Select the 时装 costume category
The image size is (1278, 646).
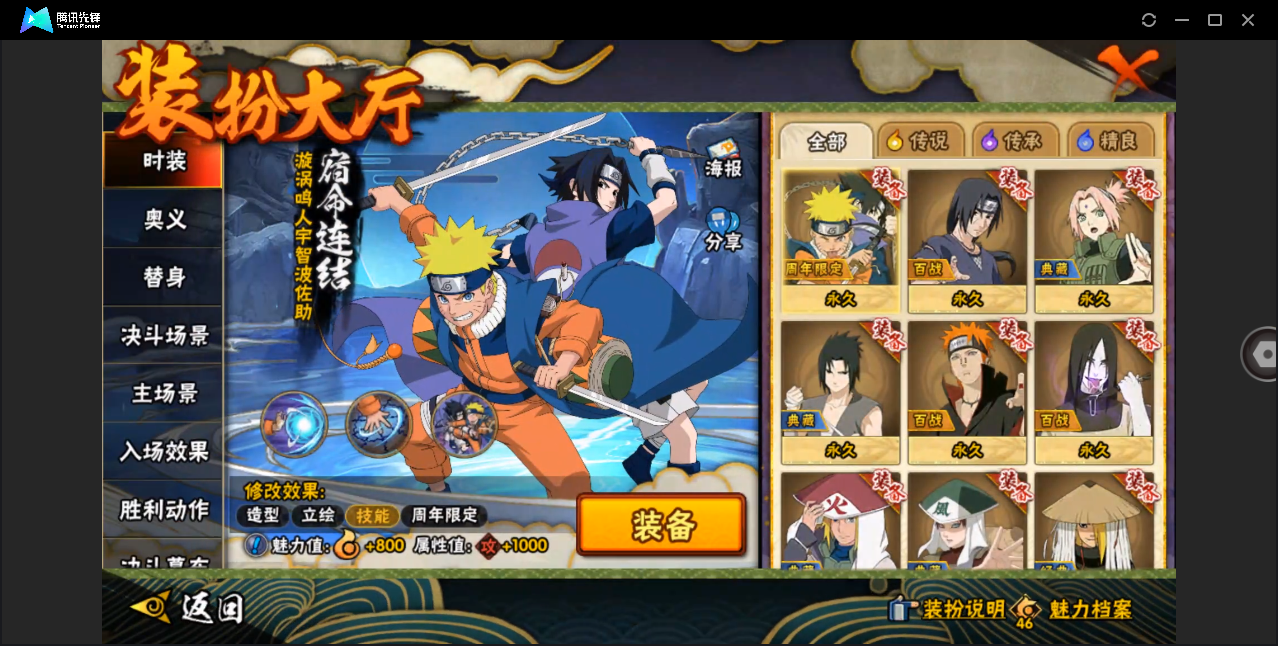click(163, 161)
